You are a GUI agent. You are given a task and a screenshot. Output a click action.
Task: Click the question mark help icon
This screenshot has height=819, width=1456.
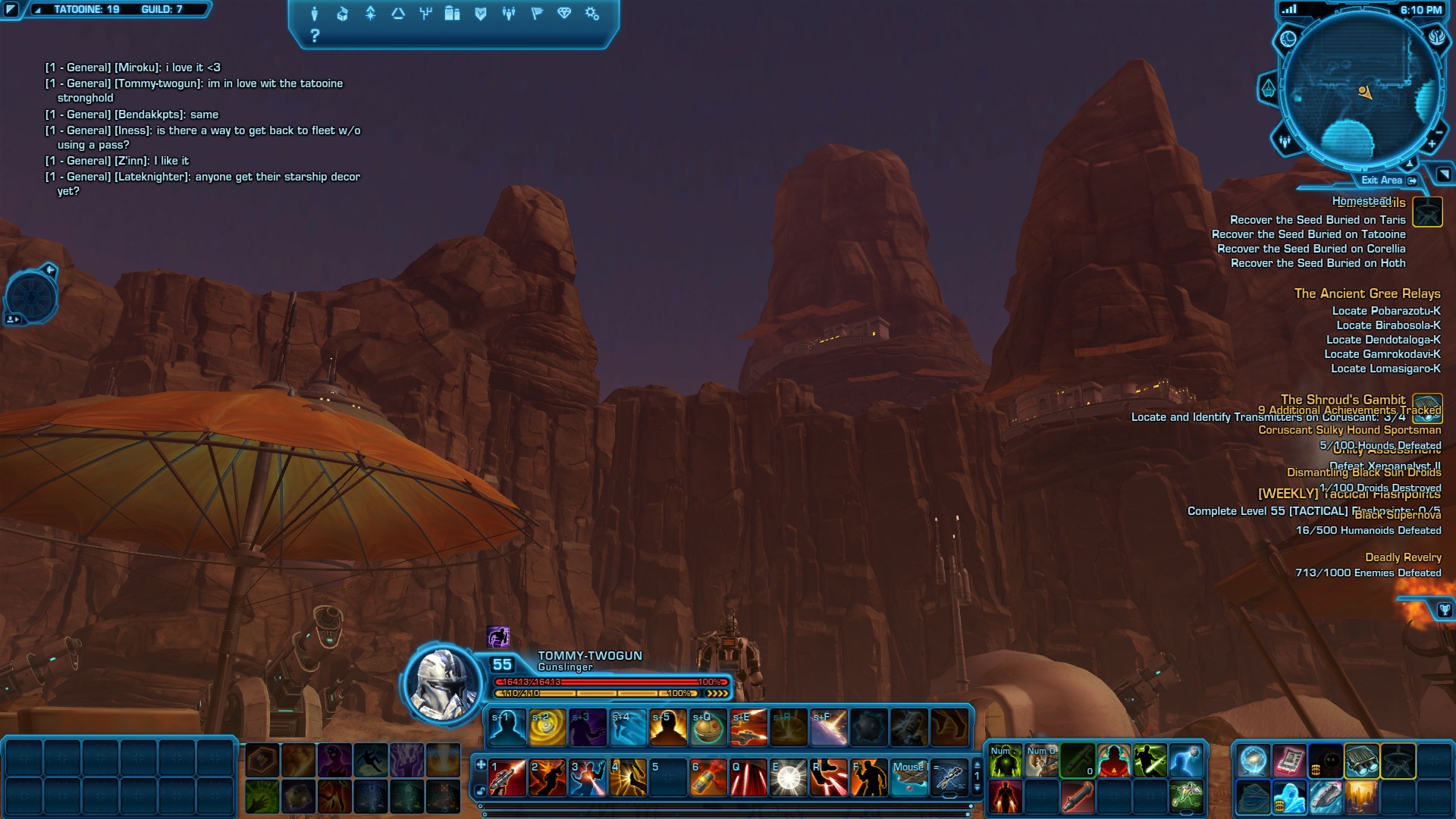click(x=315, y=36)
